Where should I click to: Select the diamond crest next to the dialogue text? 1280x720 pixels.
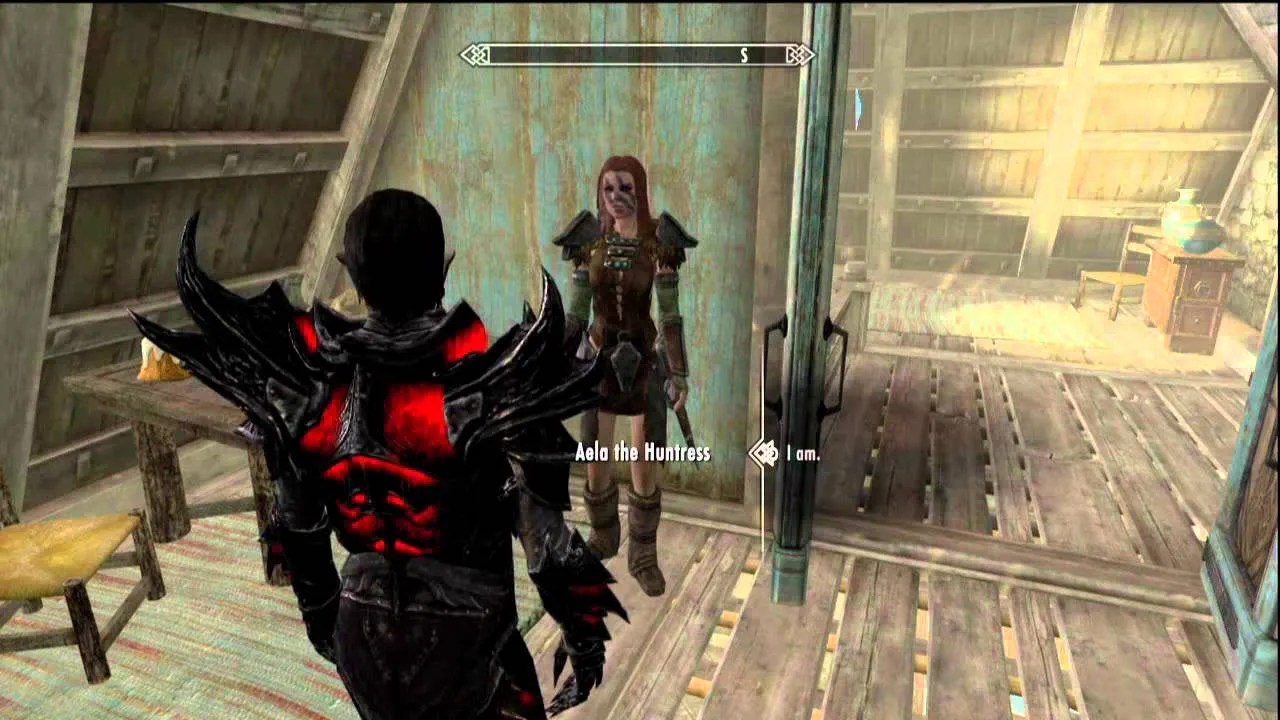tap(764, 452)
